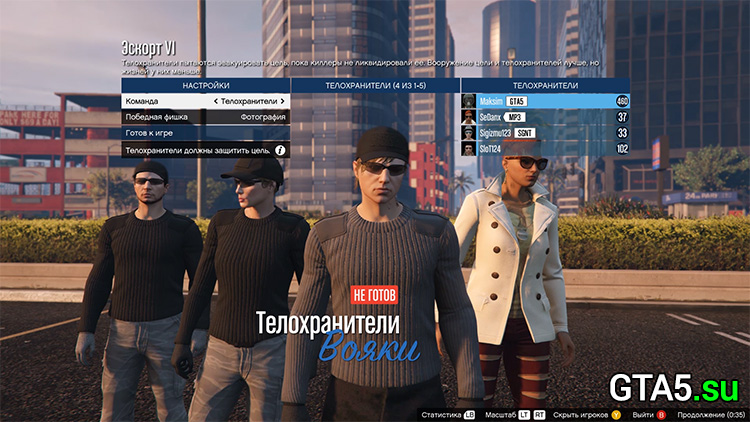Open the НАСТРОЙКИ settings header
750x422 pixels.
[205, 86]
